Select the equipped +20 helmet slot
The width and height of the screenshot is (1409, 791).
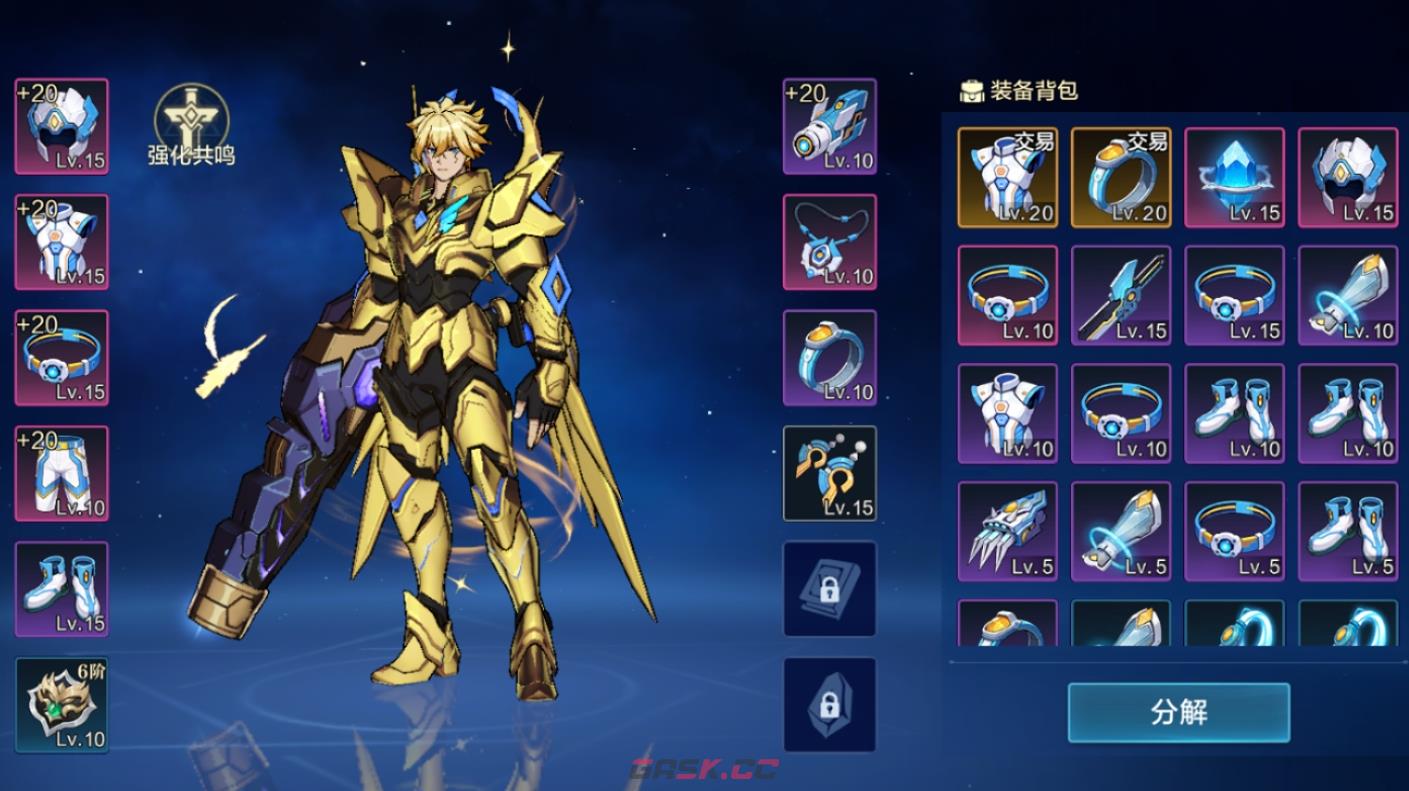pos(62,127)
